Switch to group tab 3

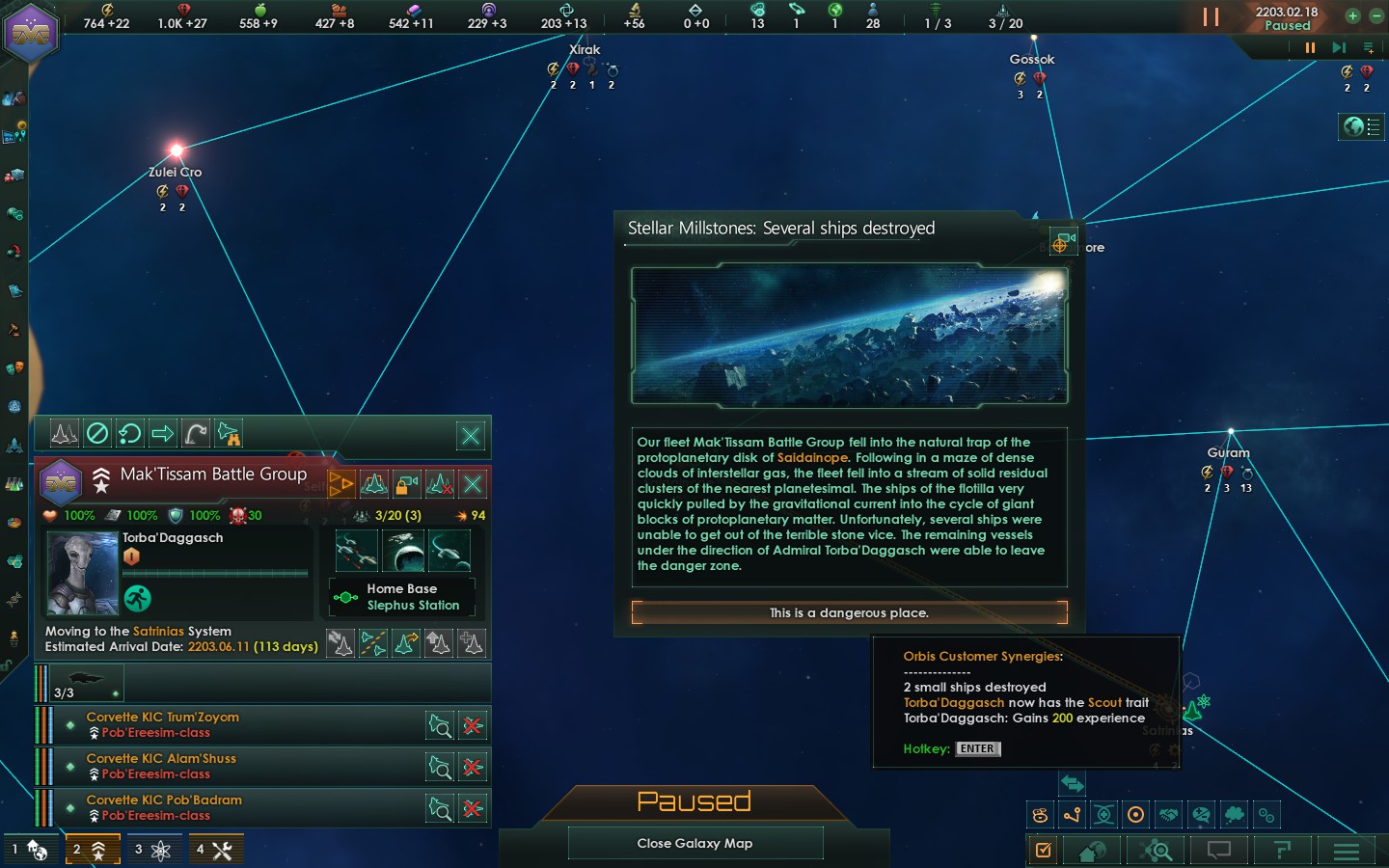[x=153, y=850]
